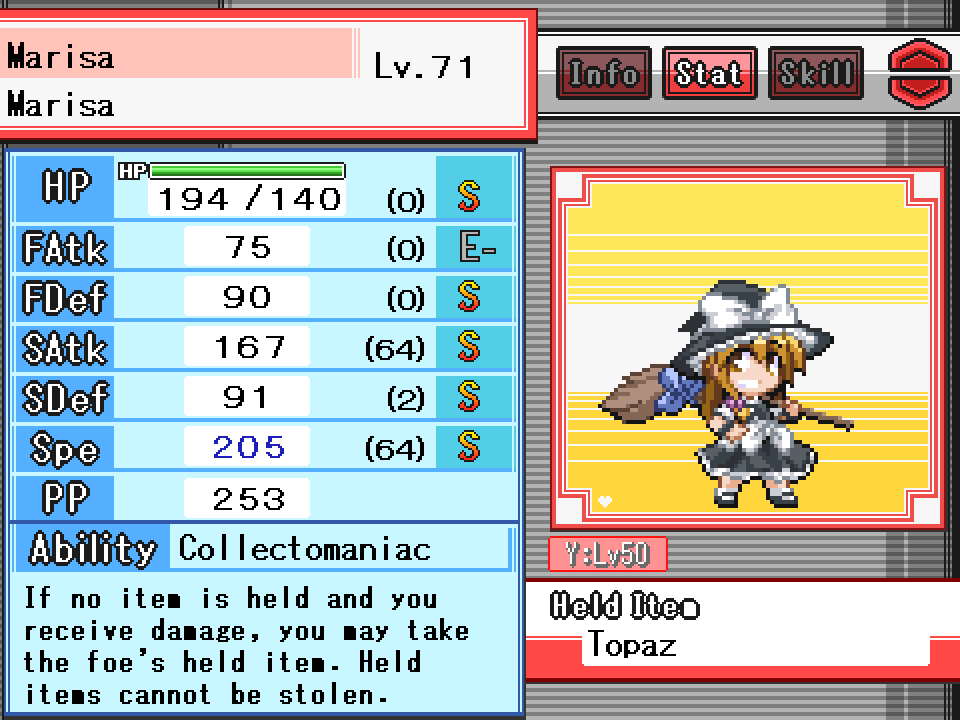Select the Collectomaniac ability field

(x=340, y=549)
